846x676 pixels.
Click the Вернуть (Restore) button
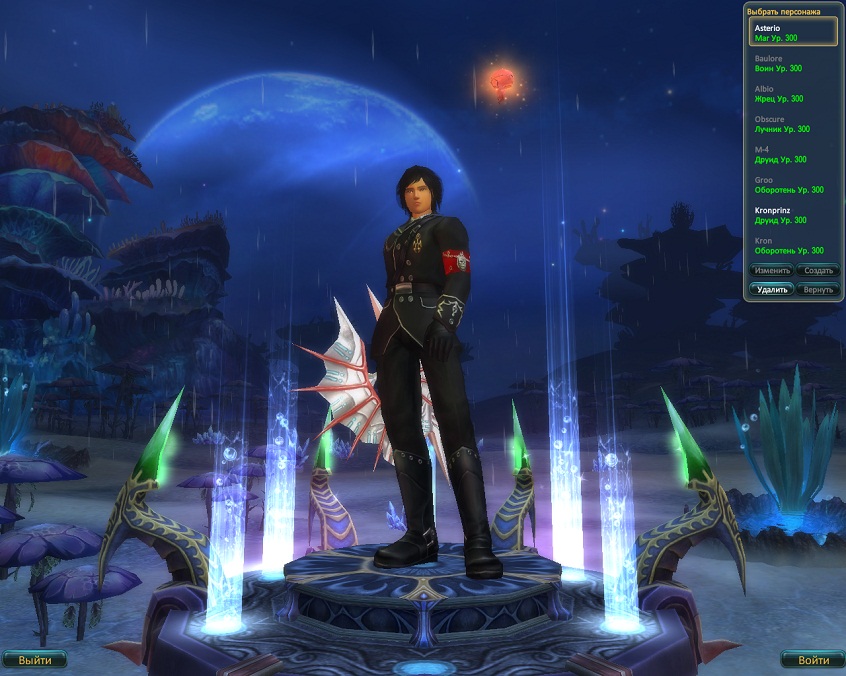(x=818, y=289)
